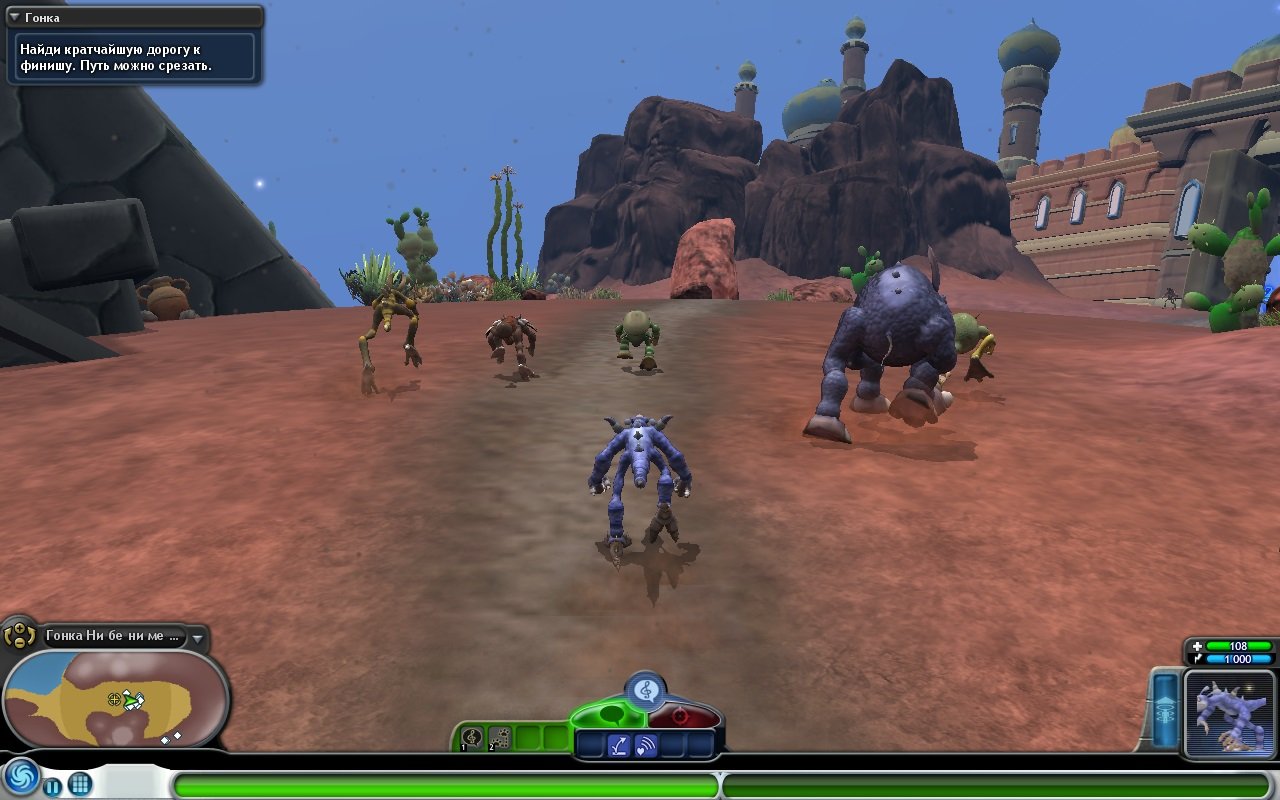1280x800 pixels.
Task: Select the green speech bubble mode tab
Action: [610, 715]
